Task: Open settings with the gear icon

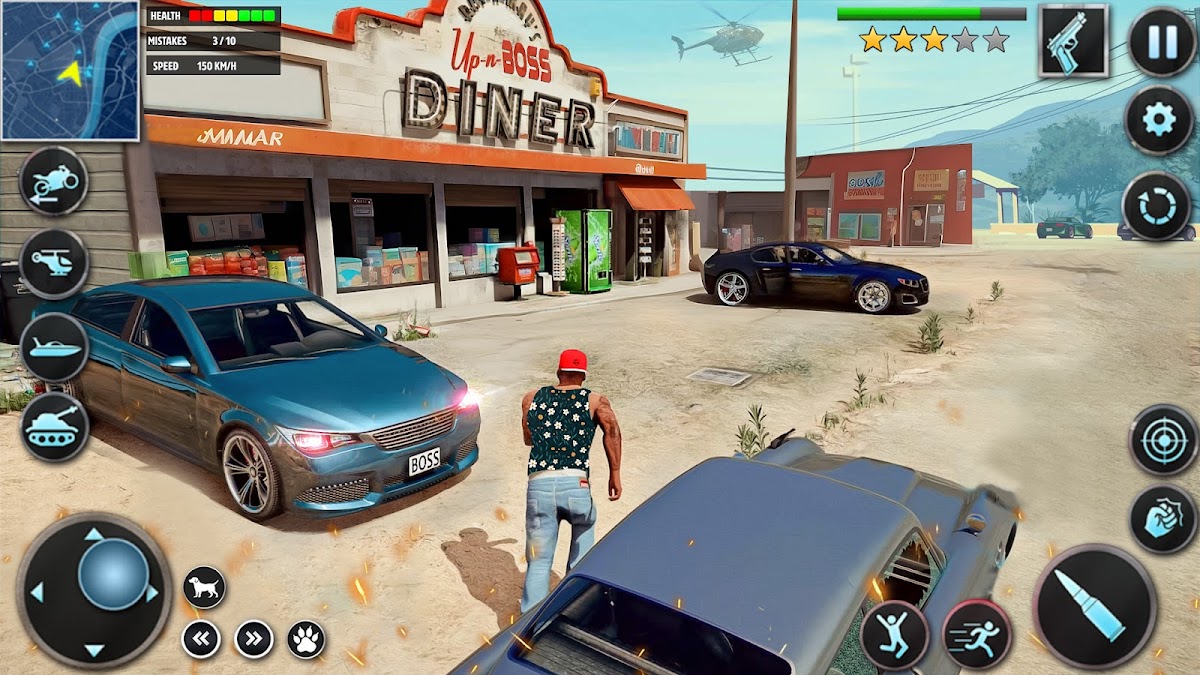Action: click(x=1159, y=120)
